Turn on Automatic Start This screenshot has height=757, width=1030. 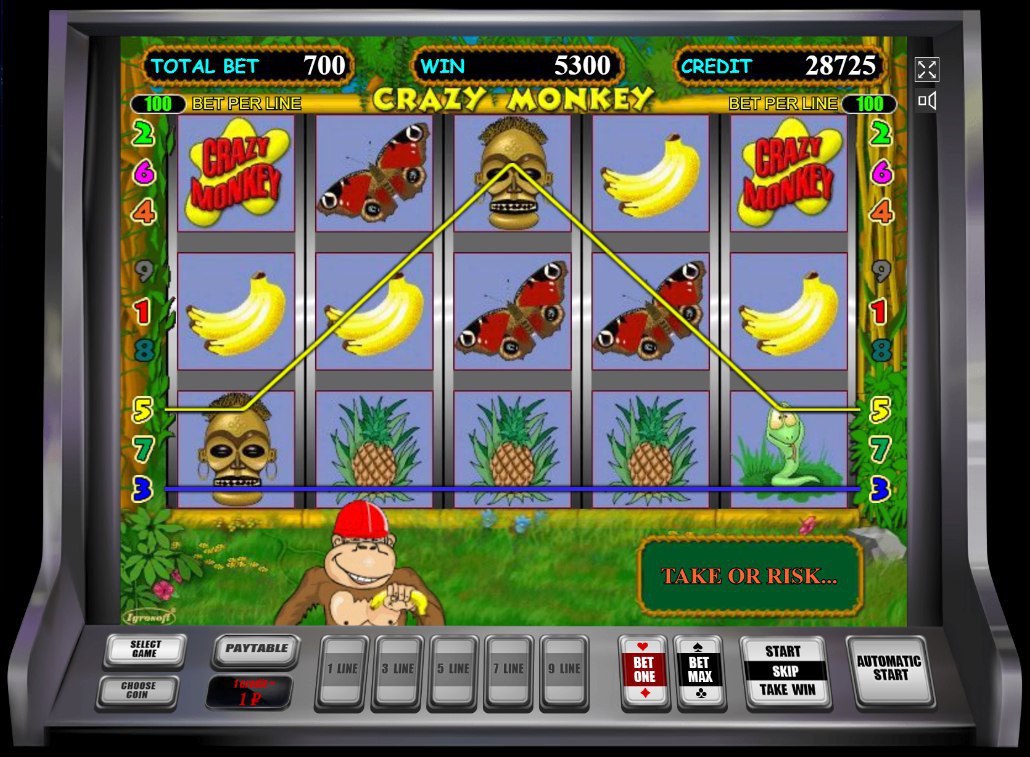pos(889,669)
